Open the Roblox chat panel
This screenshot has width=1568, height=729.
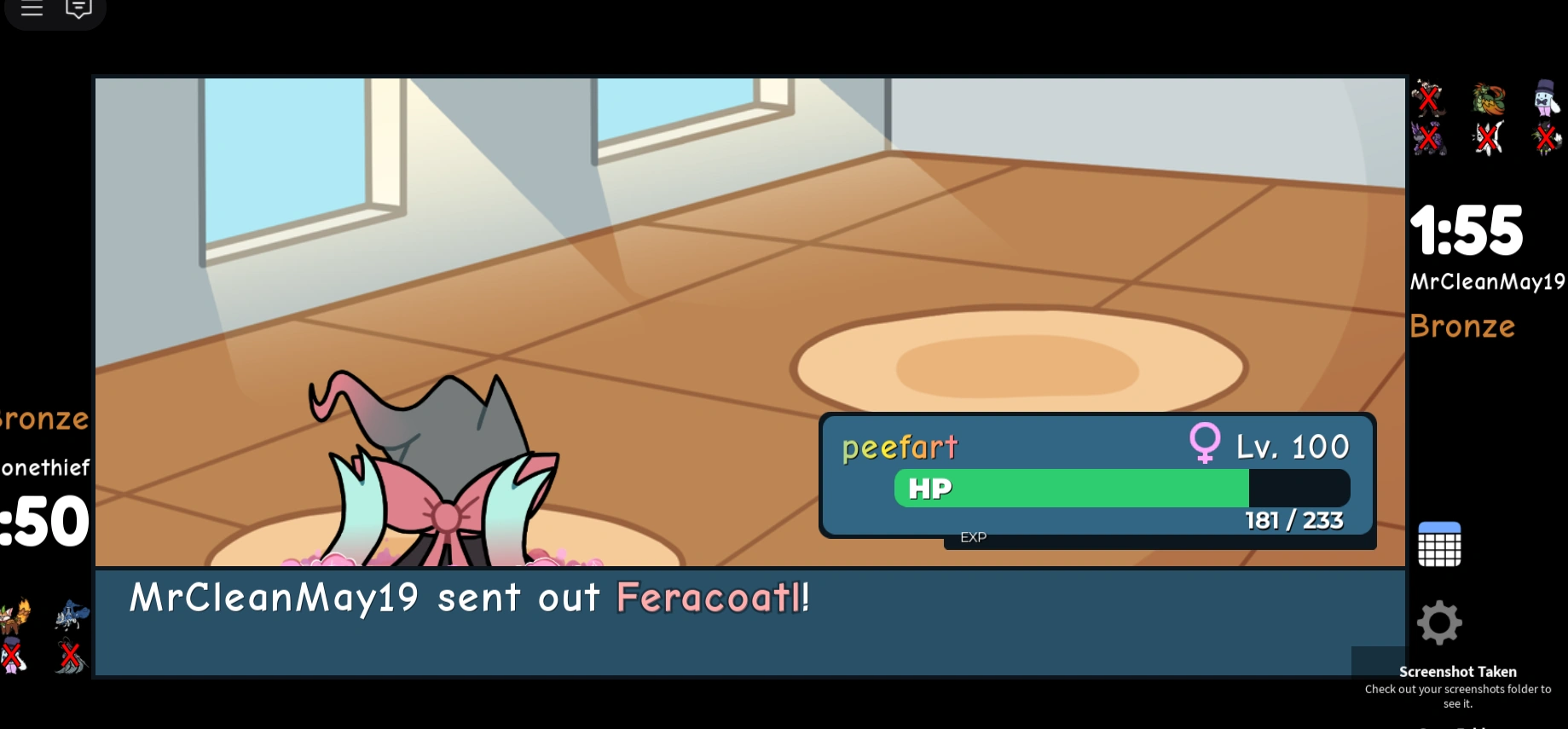click(x=78, y=7)
